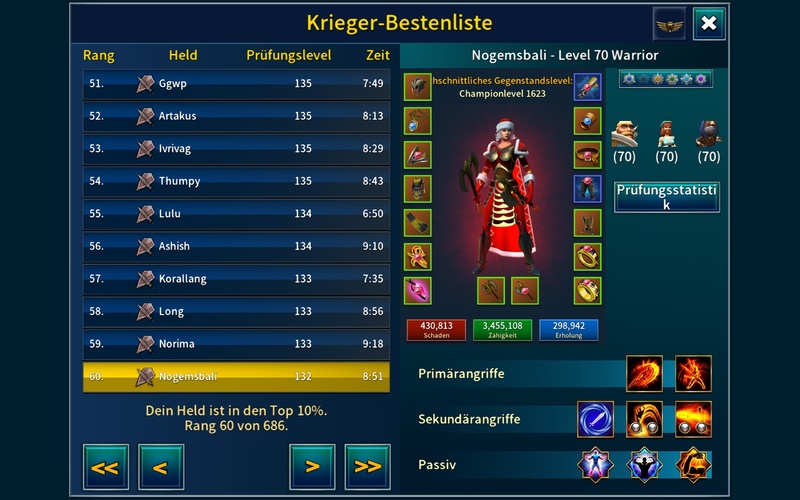This screenshot has height=500, width=800.
Task: Select Norima's row at rank 59
Action: (x=236, y=344)
